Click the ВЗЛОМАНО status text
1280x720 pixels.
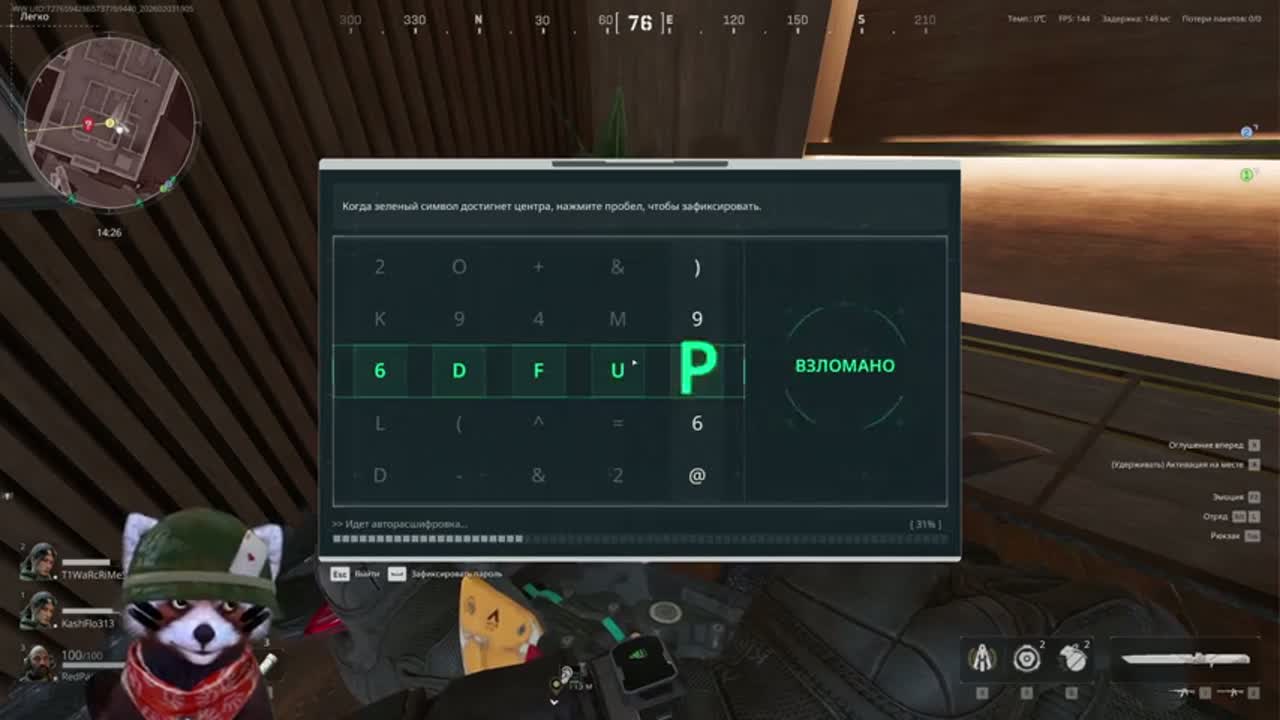point(844,366)
